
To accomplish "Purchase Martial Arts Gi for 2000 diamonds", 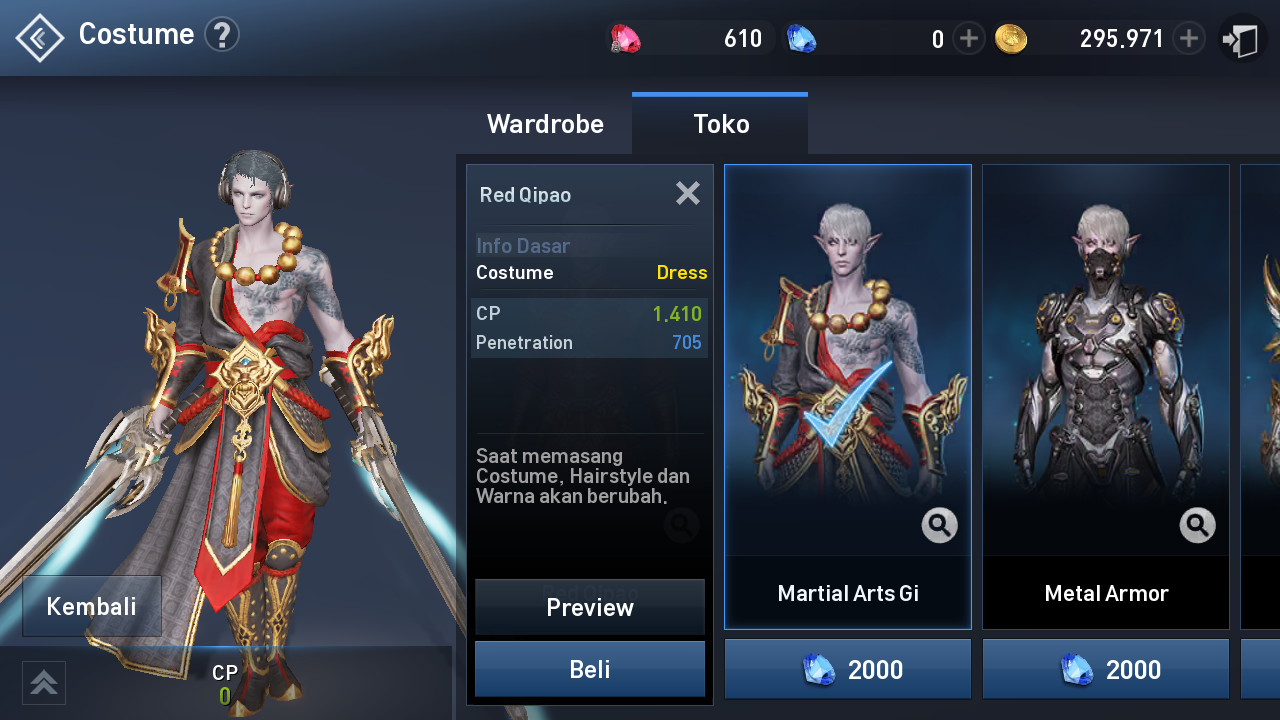I will tap(848, 669).
